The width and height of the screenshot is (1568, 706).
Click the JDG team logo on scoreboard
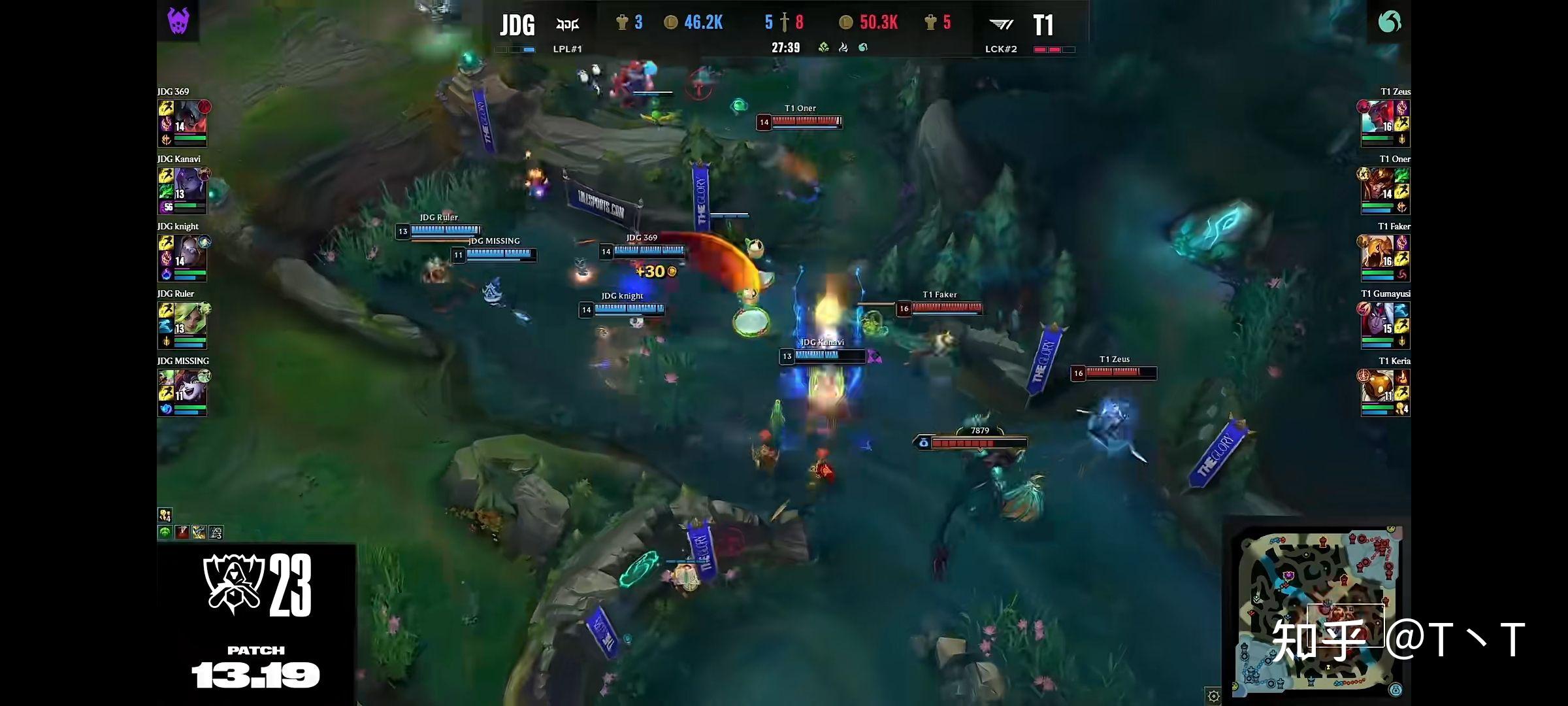click(x=567, y=25)
